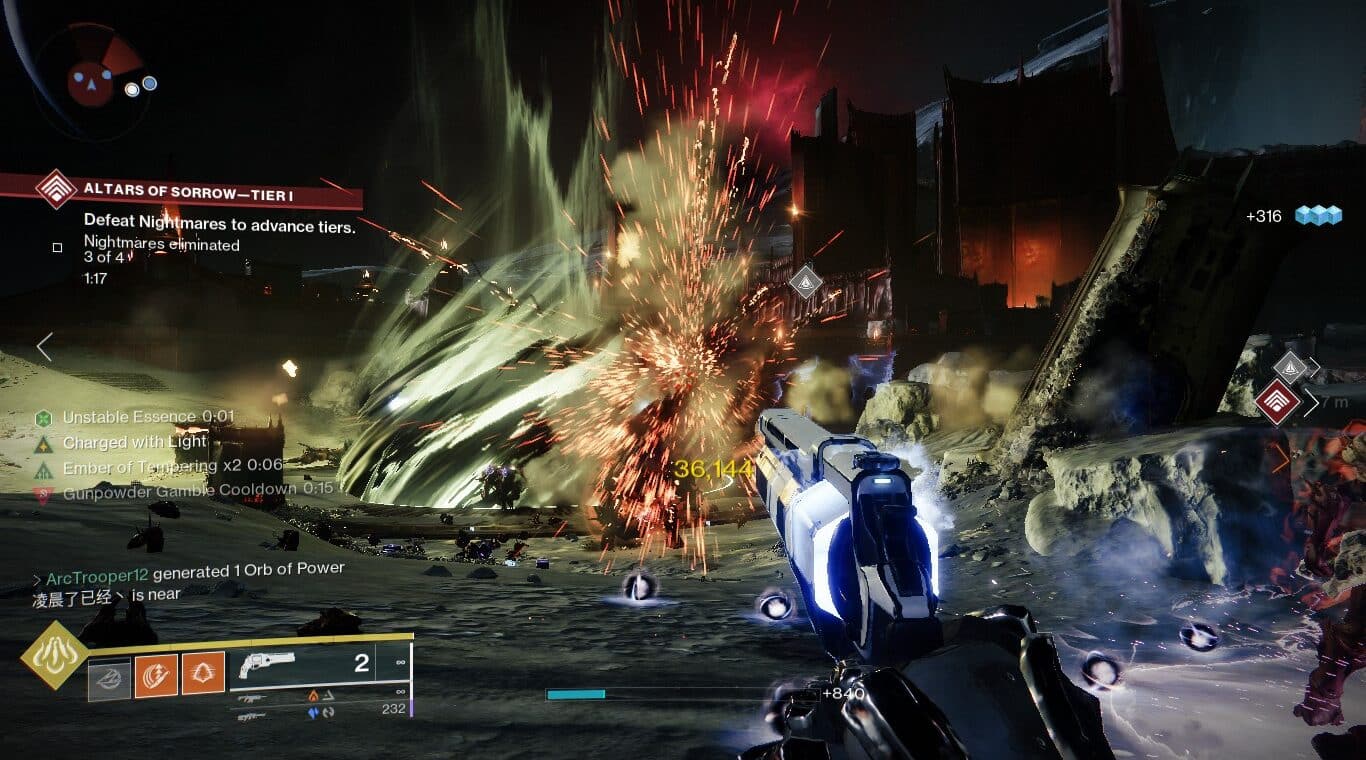Click the Ember of Tempering buff icon
This screenshot has height=760, width=1366.
tap(43, 468)
